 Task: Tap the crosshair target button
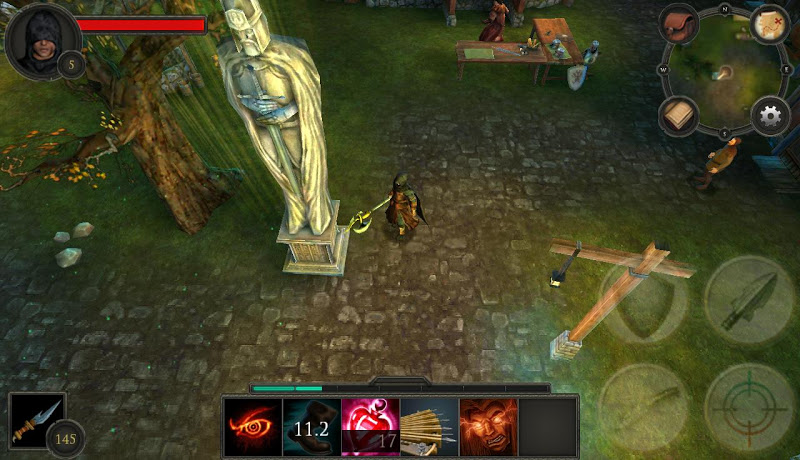pyautogui.click(x=748, y=405)
